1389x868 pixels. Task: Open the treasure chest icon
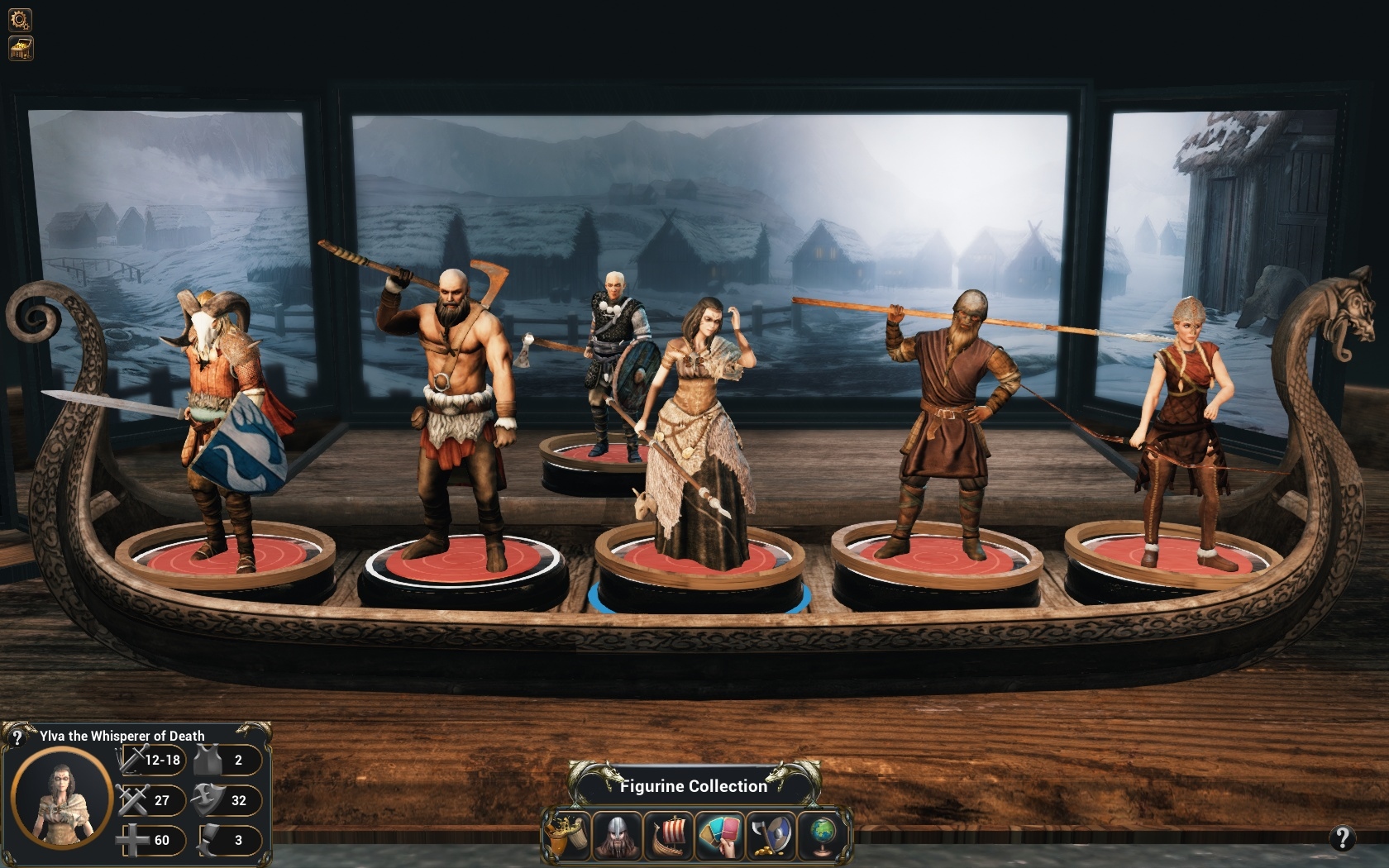coord(20,49)
